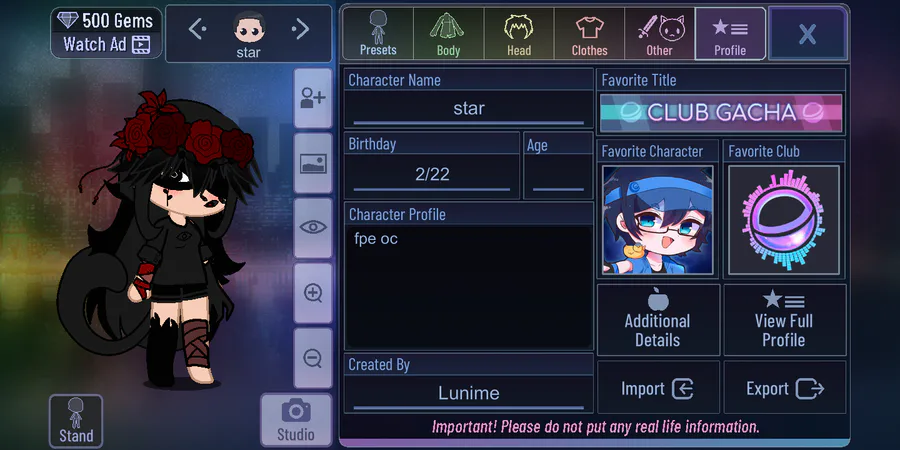Edit the Character Profile text box

(468, 286)
